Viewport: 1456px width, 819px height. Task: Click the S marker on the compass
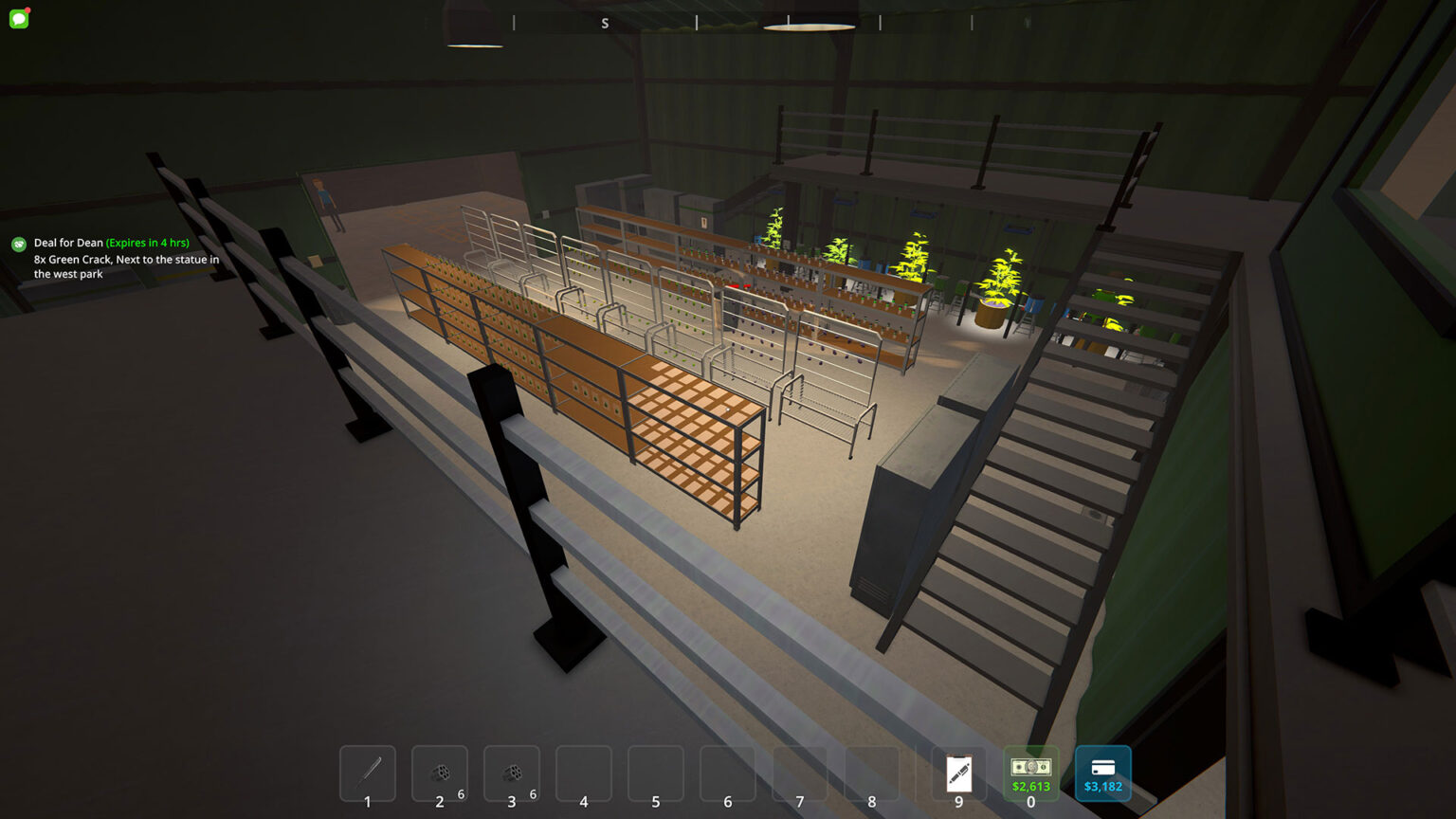(605, 22)
